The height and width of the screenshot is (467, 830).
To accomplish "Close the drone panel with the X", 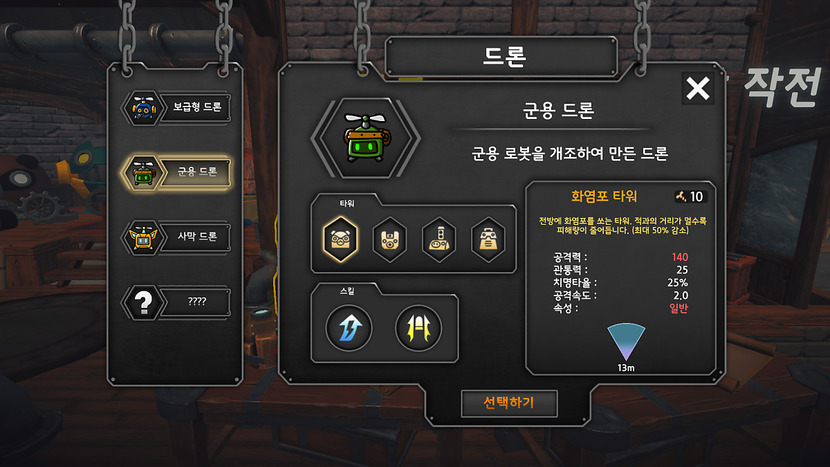I will 697,89.
